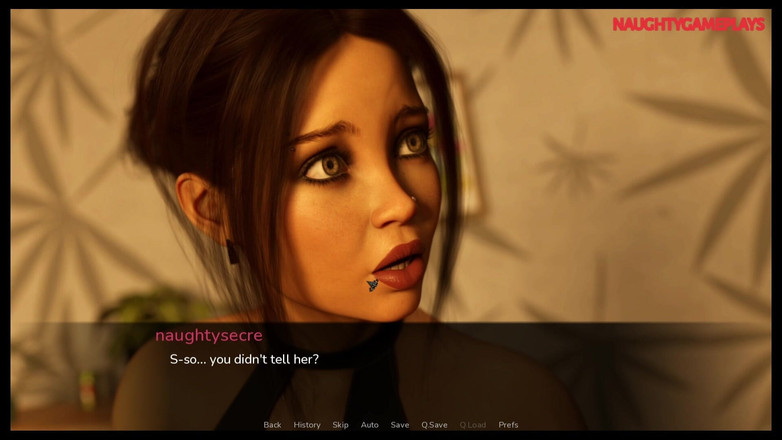Open the Save game screen

pos(400,425)
